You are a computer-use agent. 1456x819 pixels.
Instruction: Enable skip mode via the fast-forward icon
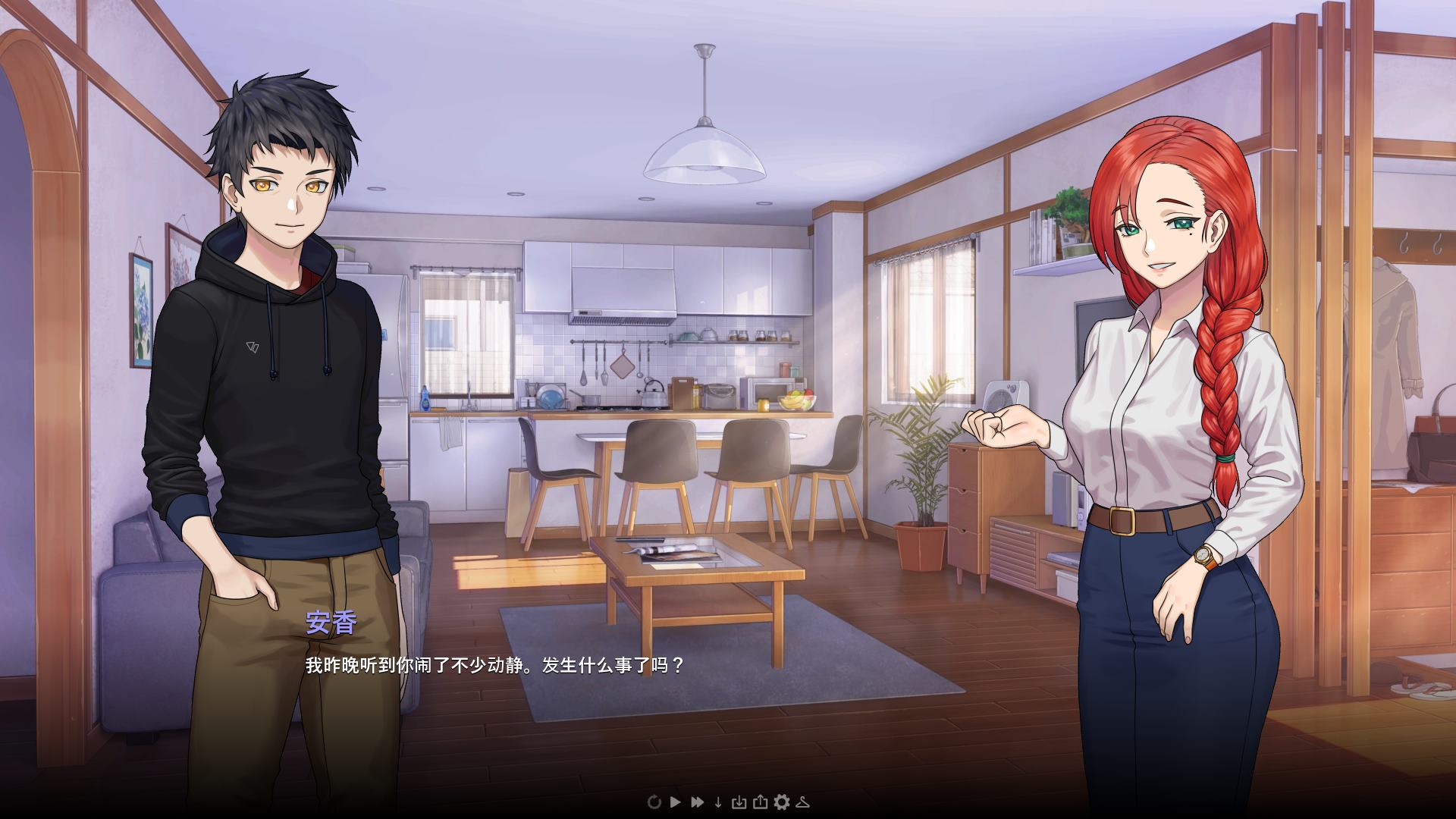click(698, 802)
